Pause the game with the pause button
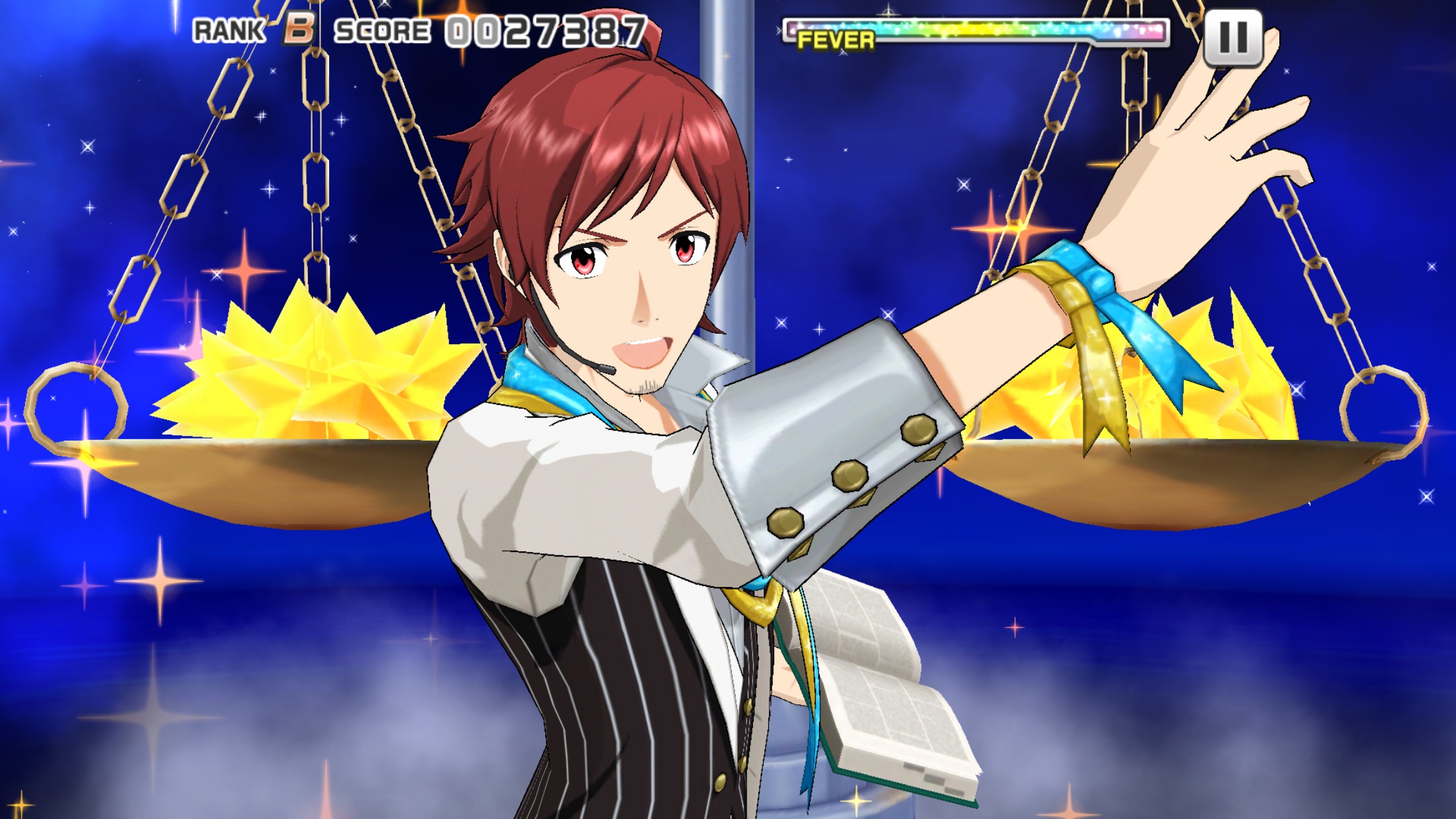The width and height of the screenshot is (1456, 819). point(1232,37)
